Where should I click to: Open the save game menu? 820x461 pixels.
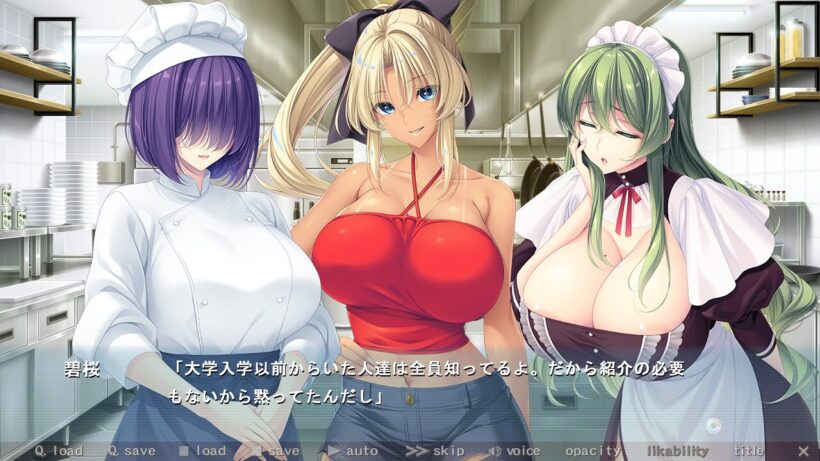(276, 451)
